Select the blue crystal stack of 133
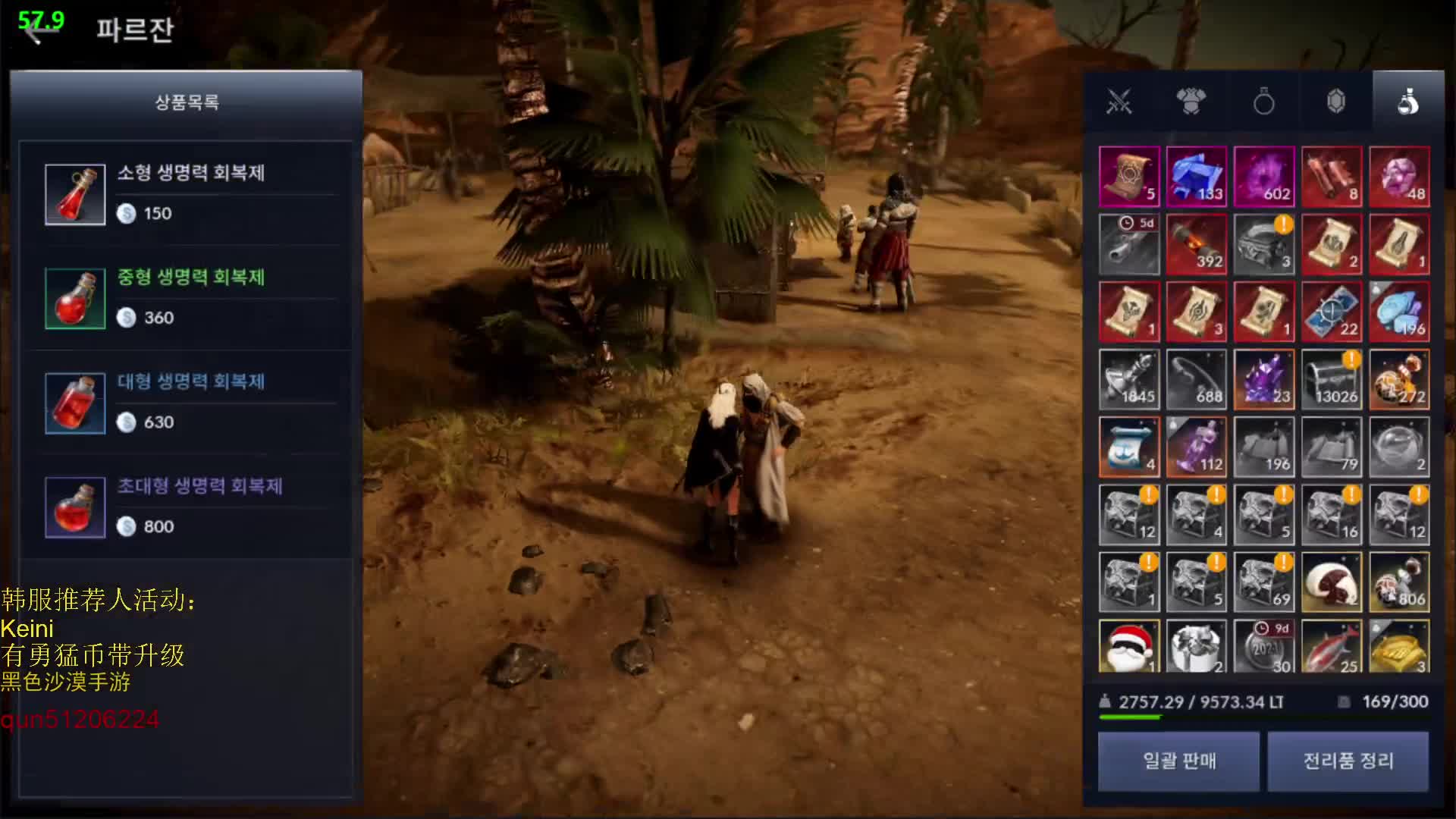The width and height of the screenshot is (1456, 819). click(x=1196, y=177)
